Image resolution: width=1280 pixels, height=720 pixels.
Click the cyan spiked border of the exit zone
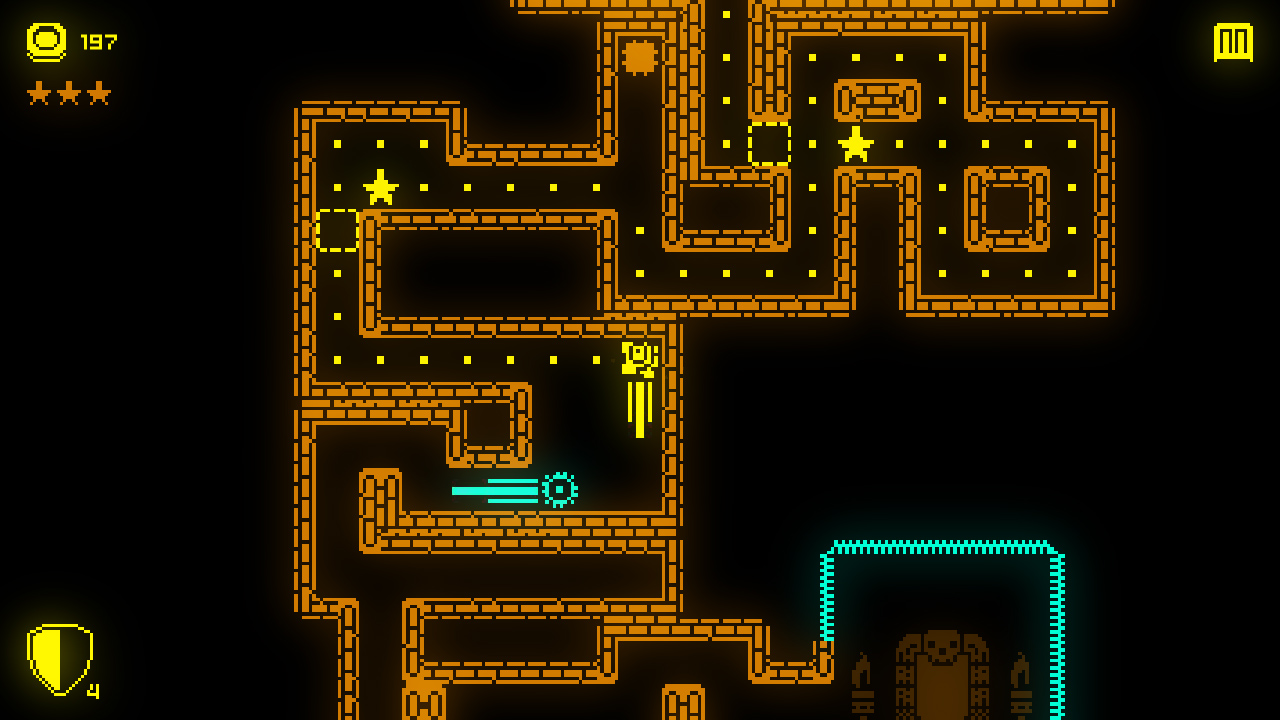(x=940, y=545)
